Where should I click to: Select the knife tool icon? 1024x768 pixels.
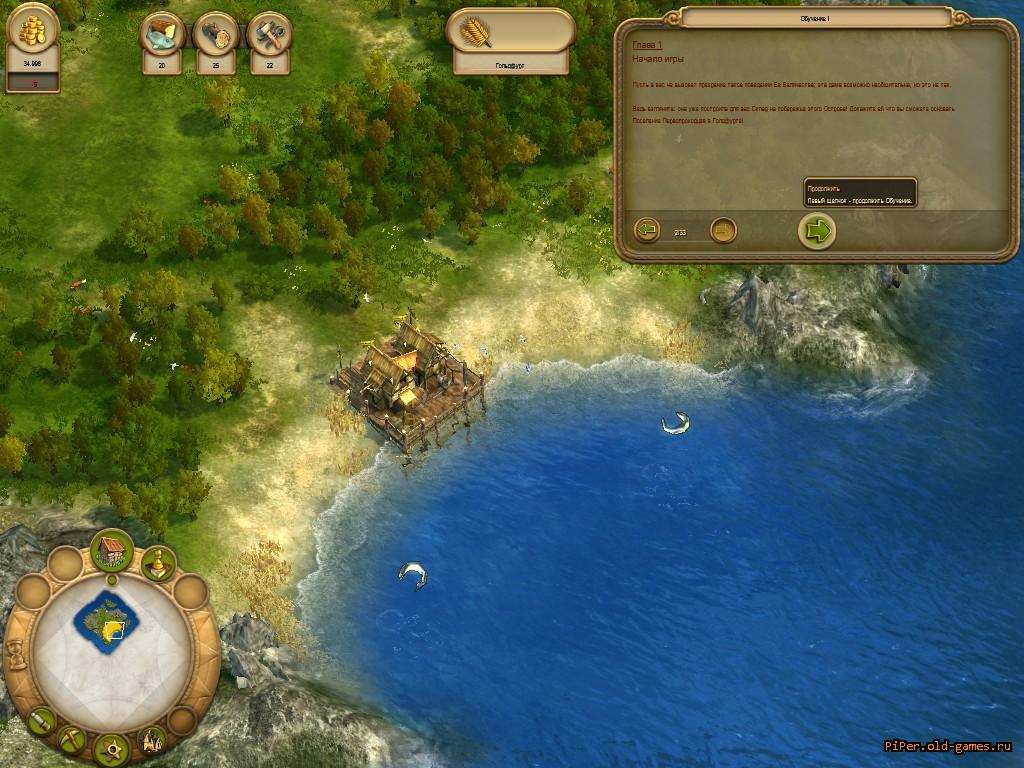pos(41,718)
